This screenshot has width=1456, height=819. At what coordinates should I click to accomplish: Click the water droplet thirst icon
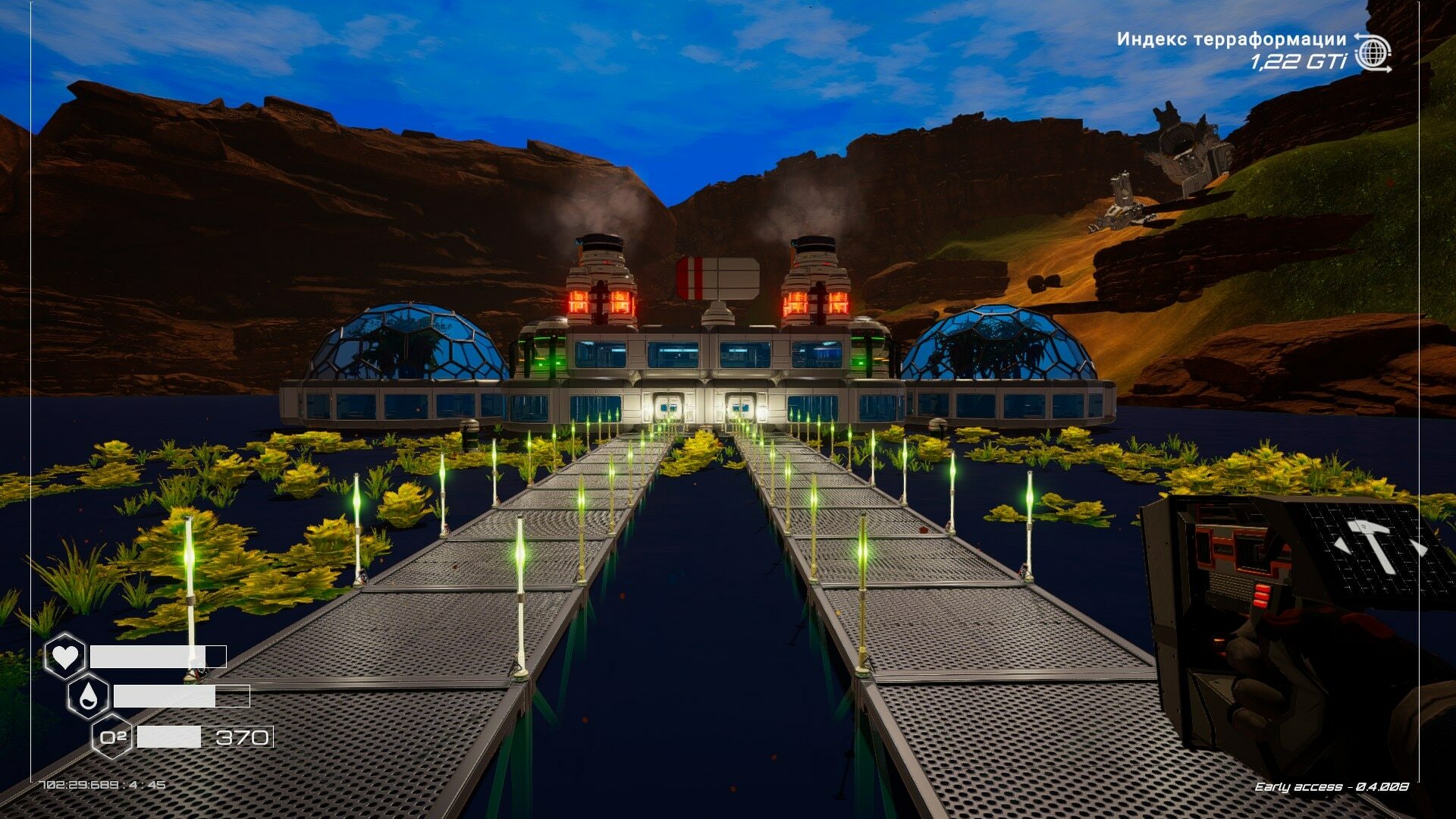coord(88,696)
